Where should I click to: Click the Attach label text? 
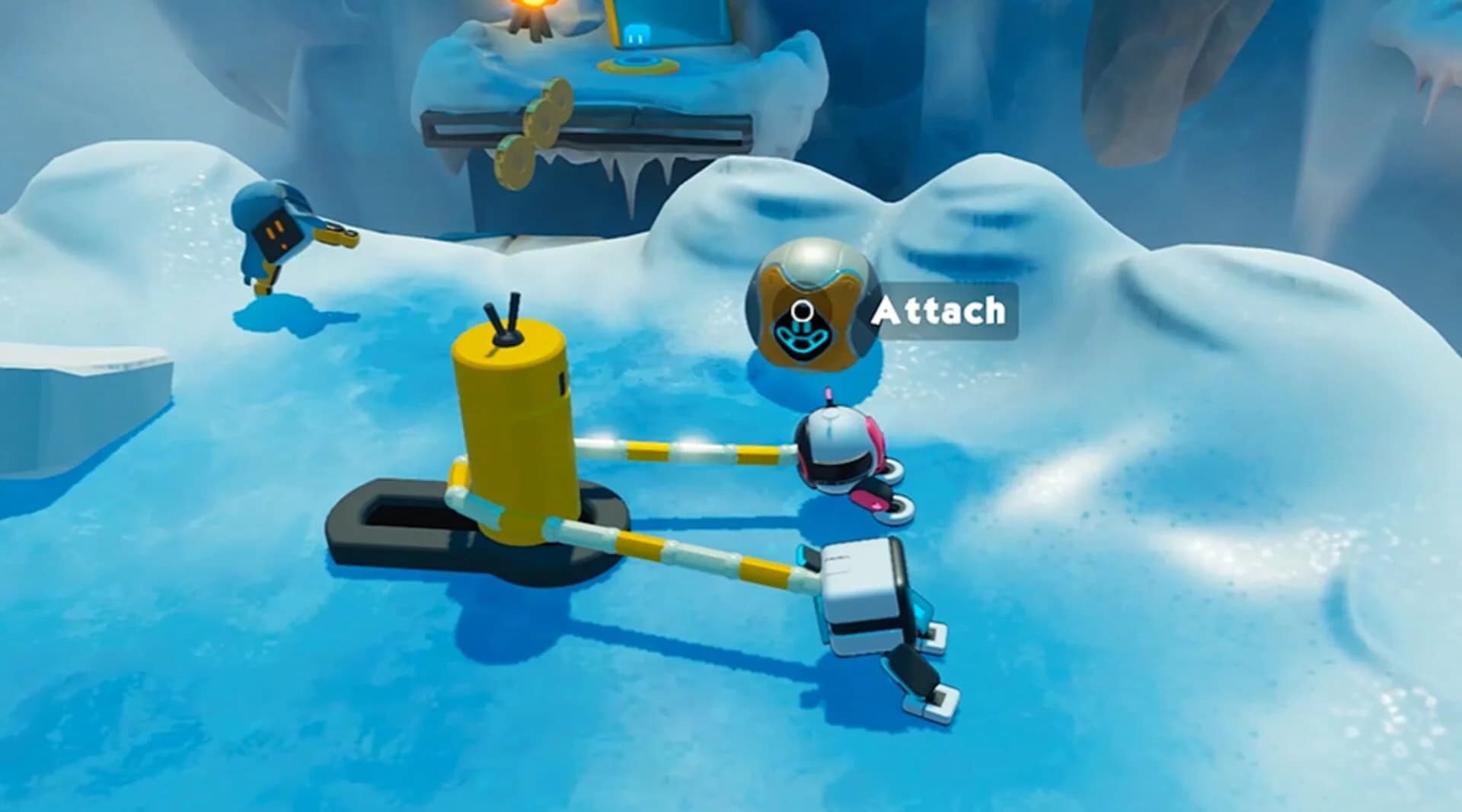(942, 310)
